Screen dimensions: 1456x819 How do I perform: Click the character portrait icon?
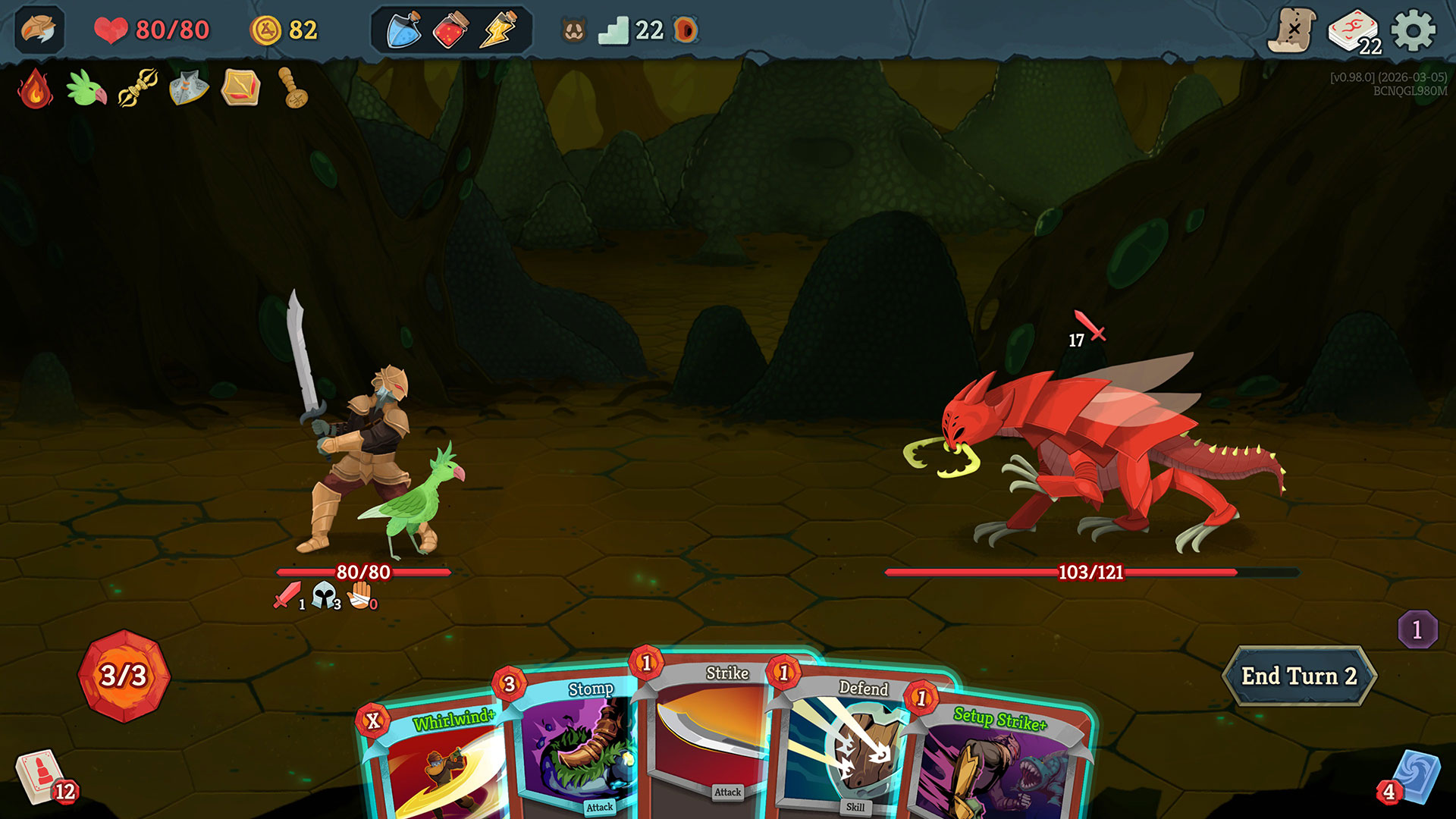click(x=39, y=30)
